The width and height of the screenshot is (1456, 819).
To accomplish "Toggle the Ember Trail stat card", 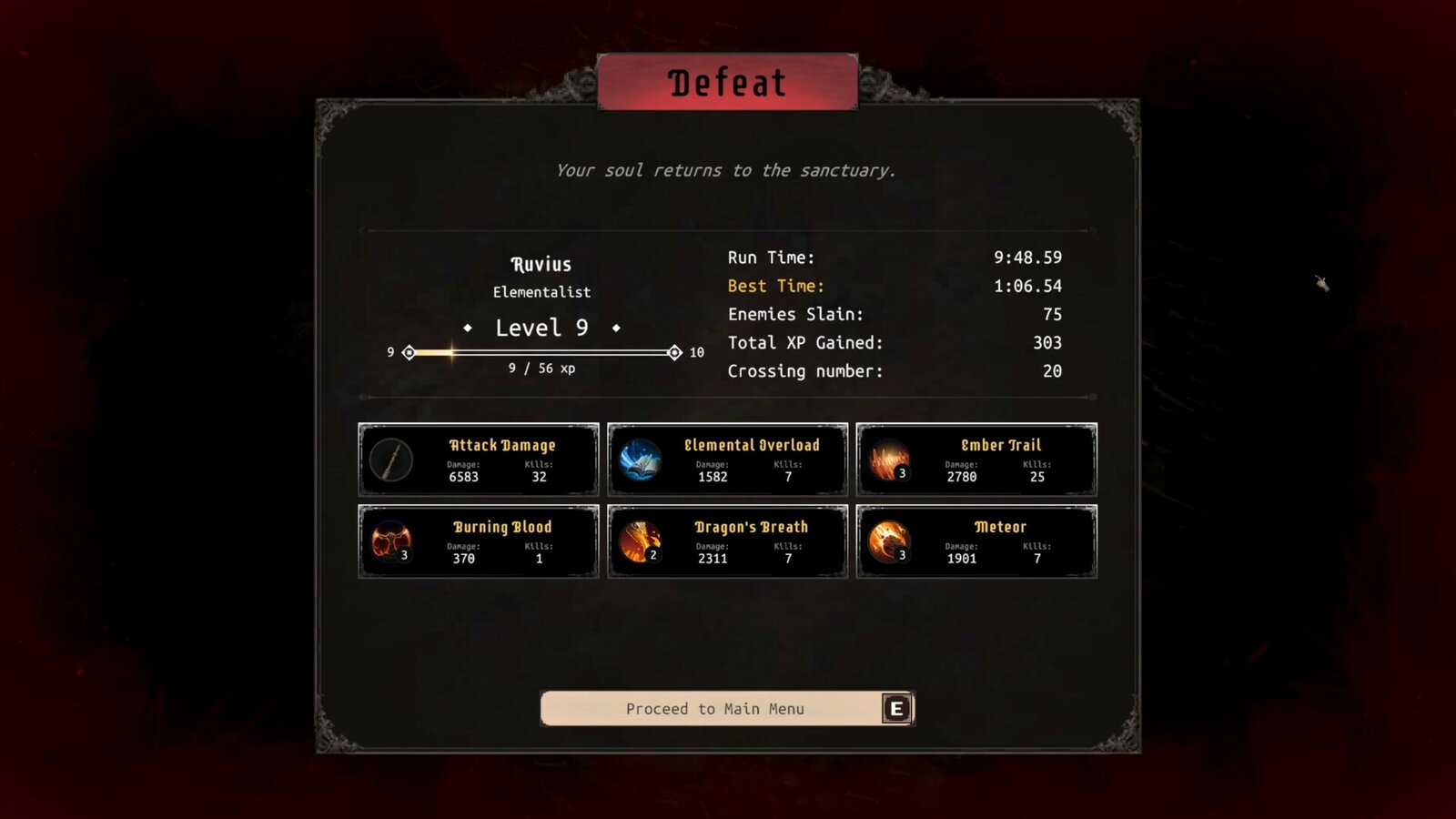I will 976,459.
